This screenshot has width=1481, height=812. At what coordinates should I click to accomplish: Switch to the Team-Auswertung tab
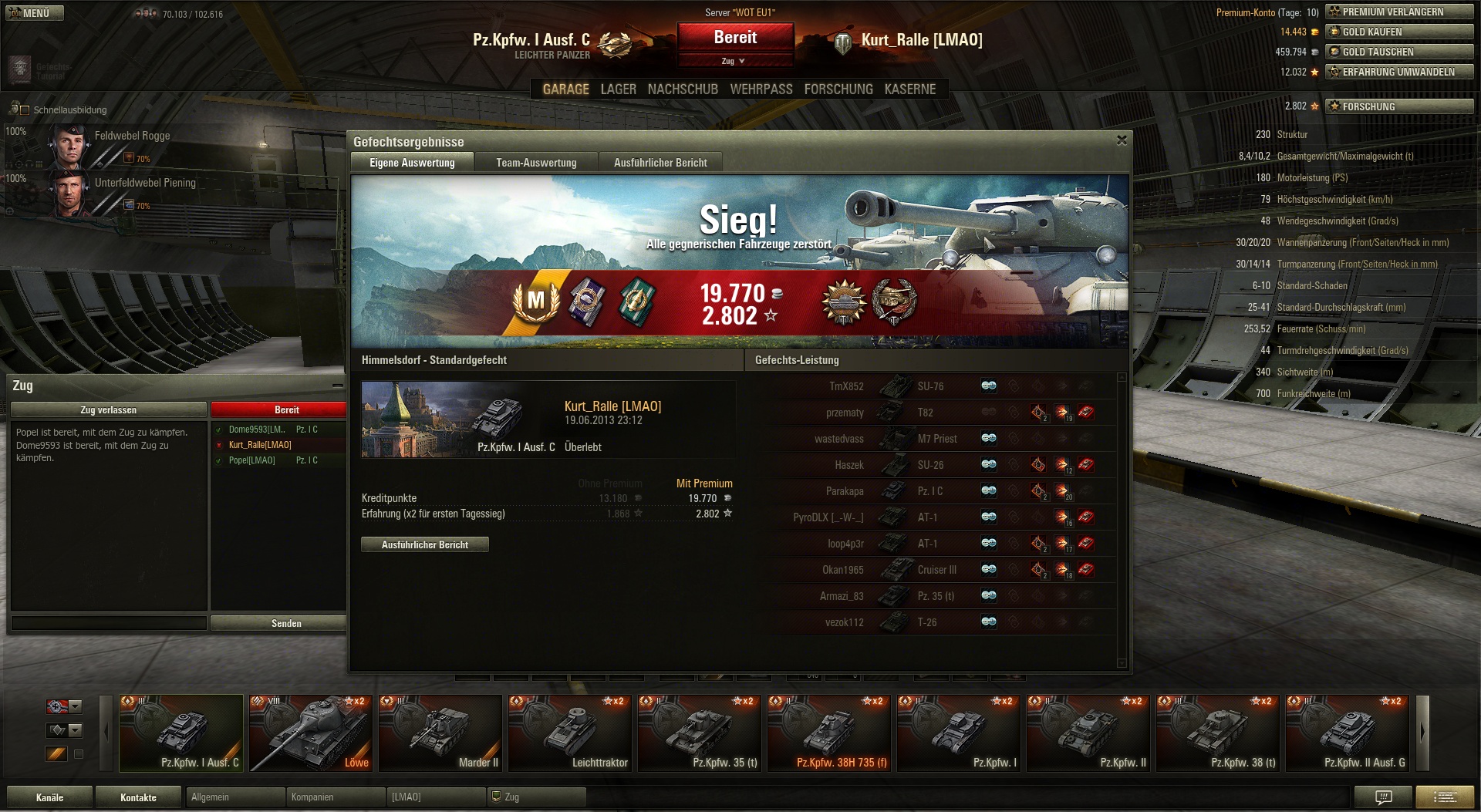coord(536,163)
